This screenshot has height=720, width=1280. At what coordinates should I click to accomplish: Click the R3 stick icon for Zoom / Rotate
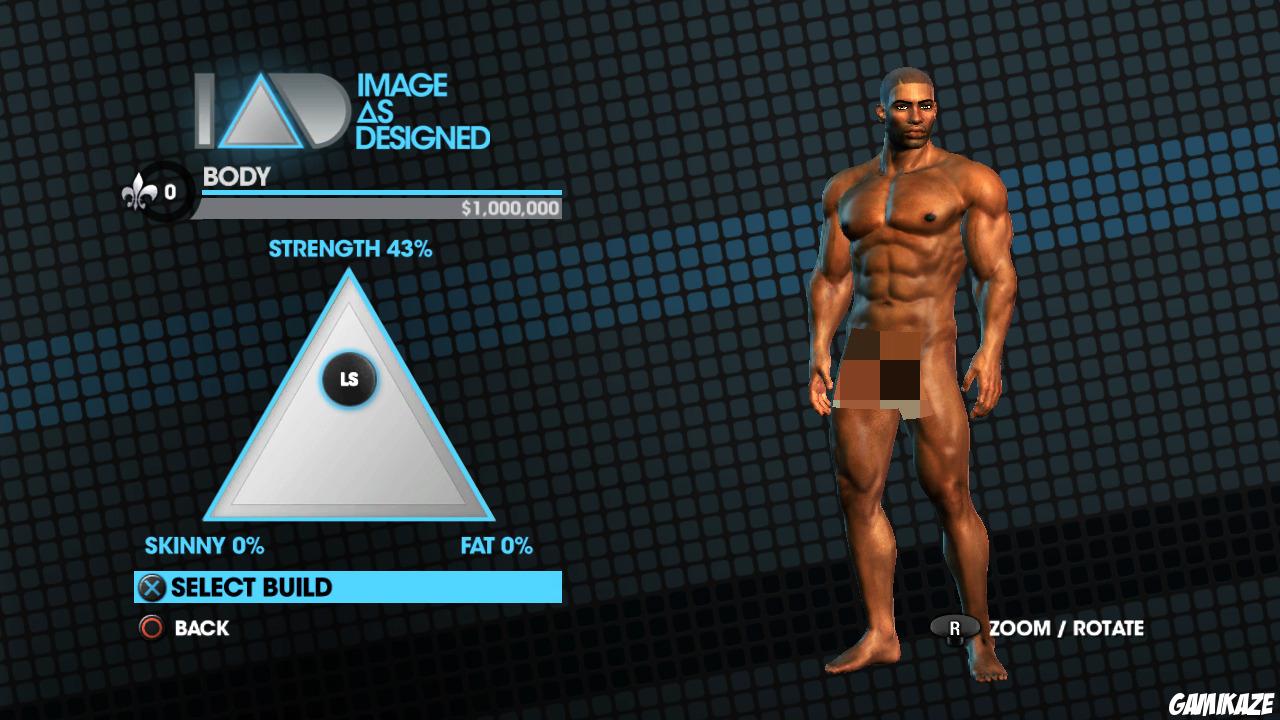[957, 629]
